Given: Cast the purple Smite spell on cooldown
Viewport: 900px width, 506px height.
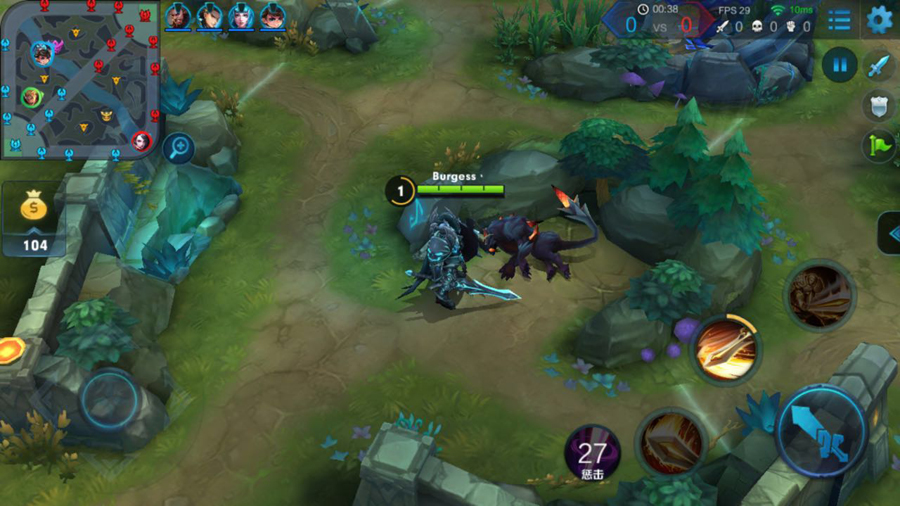Looking at the screenshot, I should click(592, 456).
